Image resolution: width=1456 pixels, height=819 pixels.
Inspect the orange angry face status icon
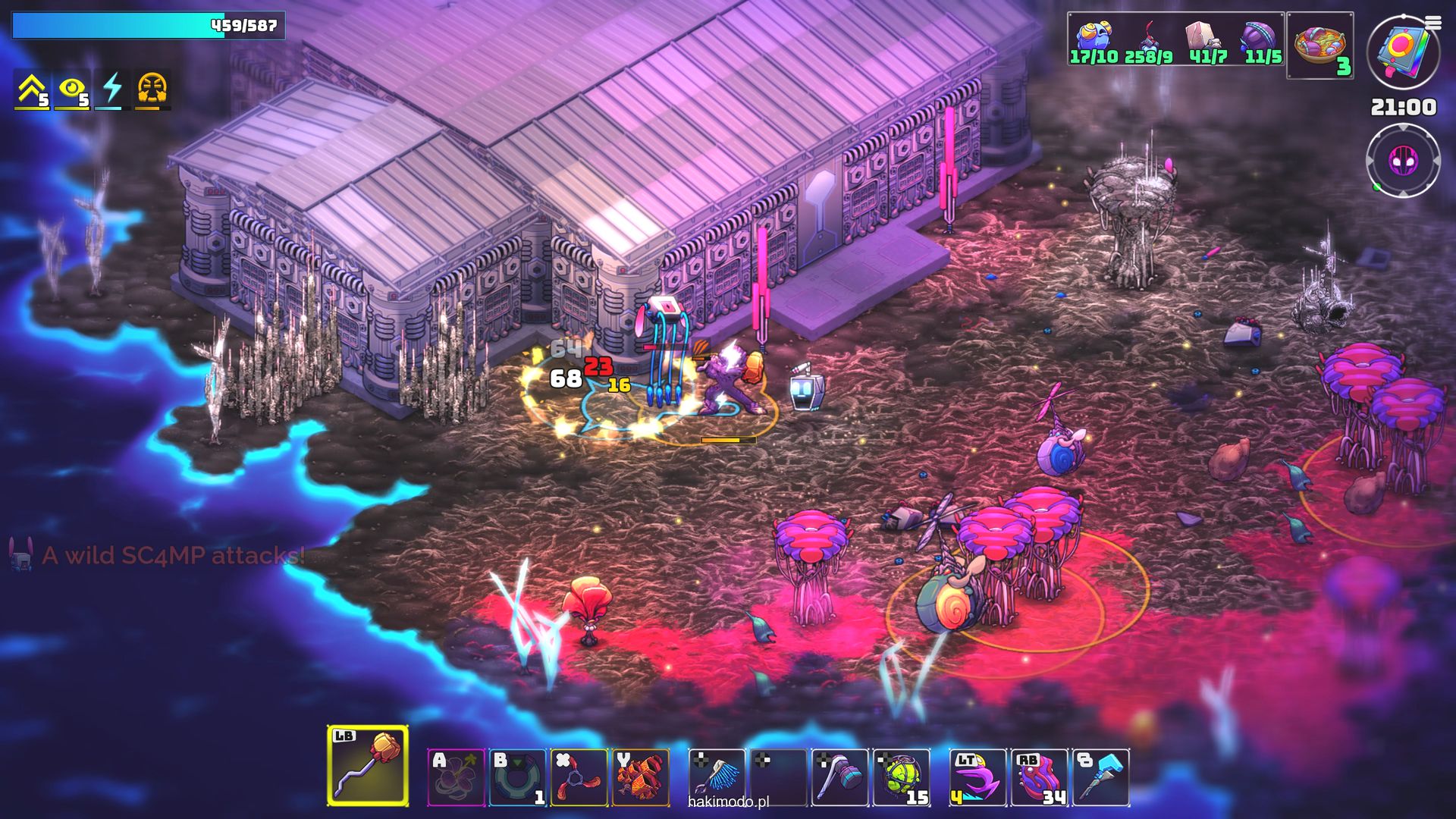point(152,90)
